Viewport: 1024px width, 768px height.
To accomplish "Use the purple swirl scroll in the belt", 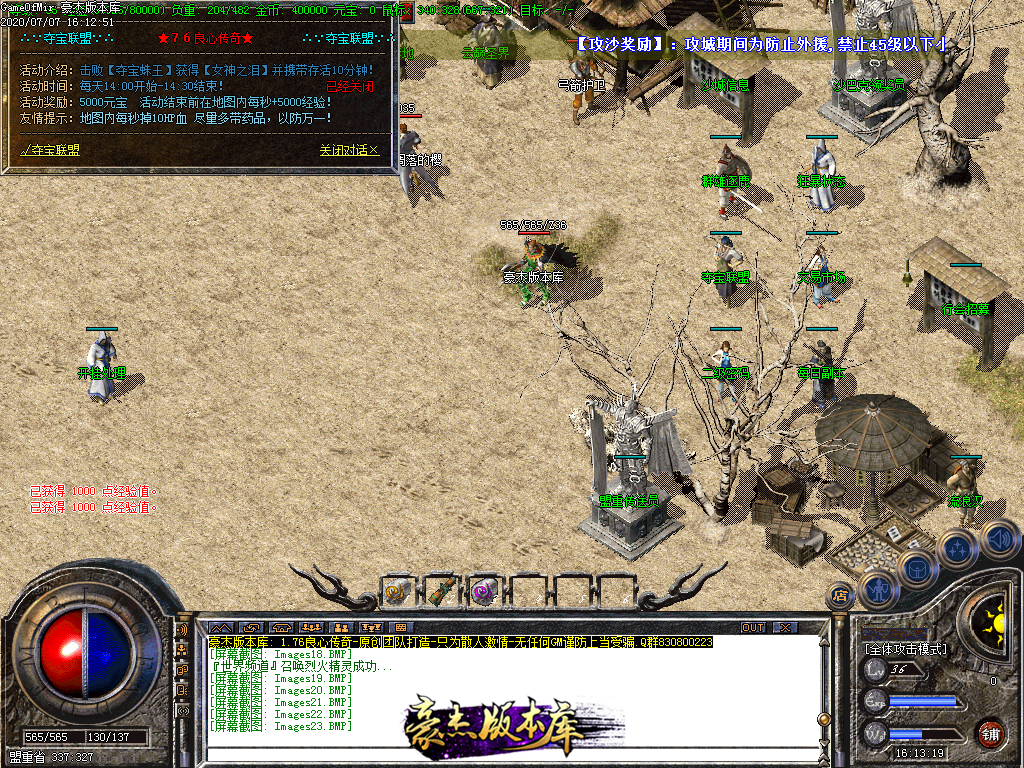I will [x=485, y=591].
